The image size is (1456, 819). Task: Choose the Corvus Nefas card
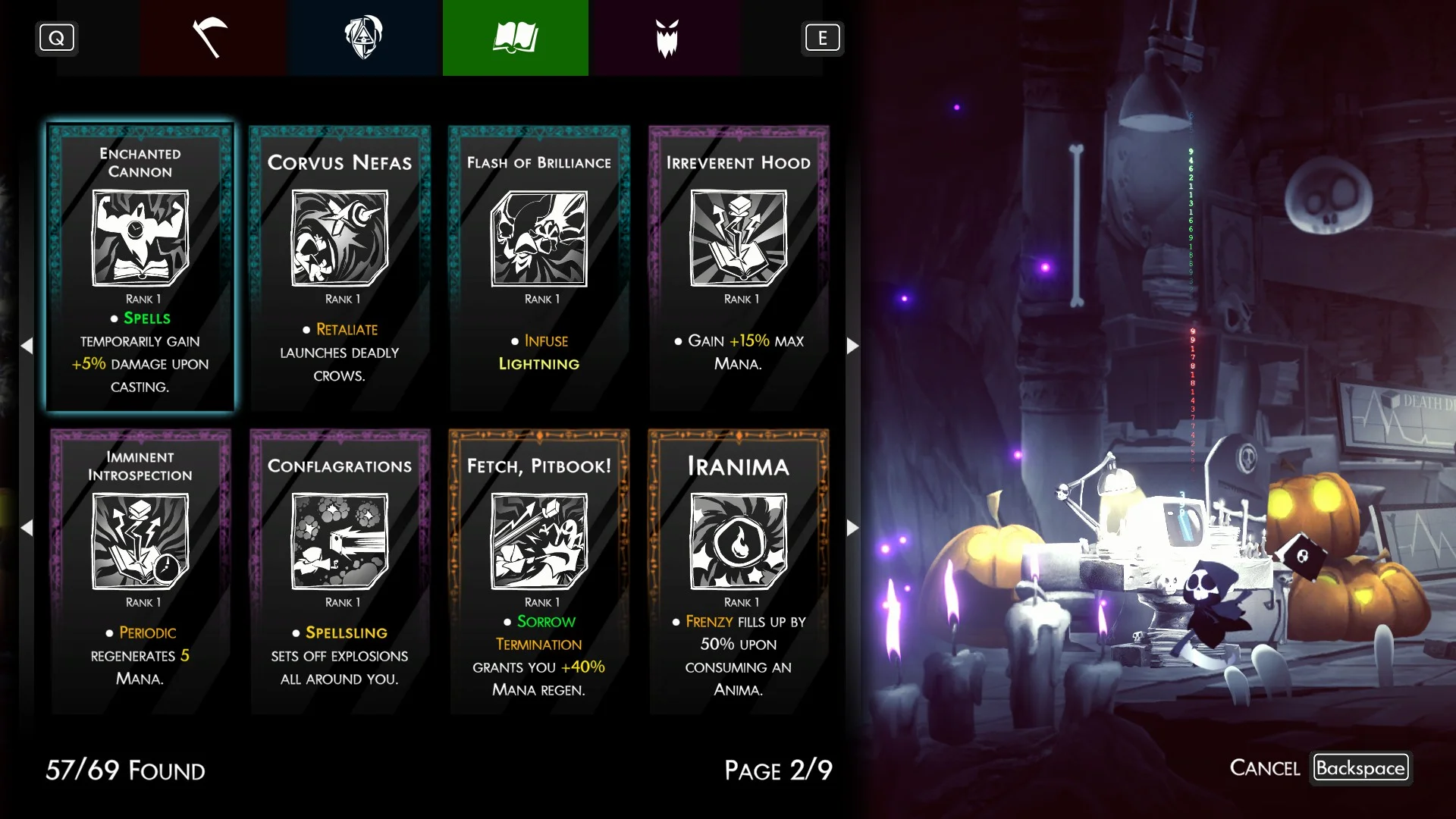coord(340,268)
